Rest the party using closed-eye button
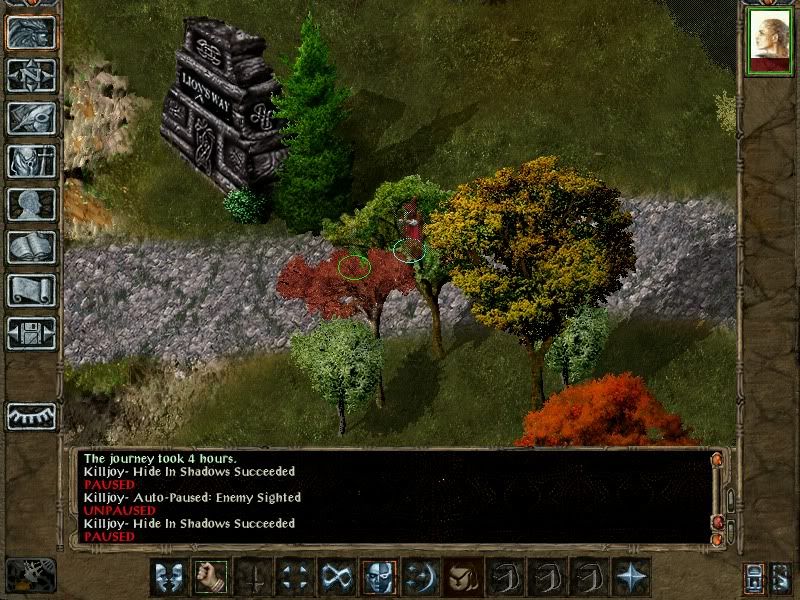 [31, 416]
